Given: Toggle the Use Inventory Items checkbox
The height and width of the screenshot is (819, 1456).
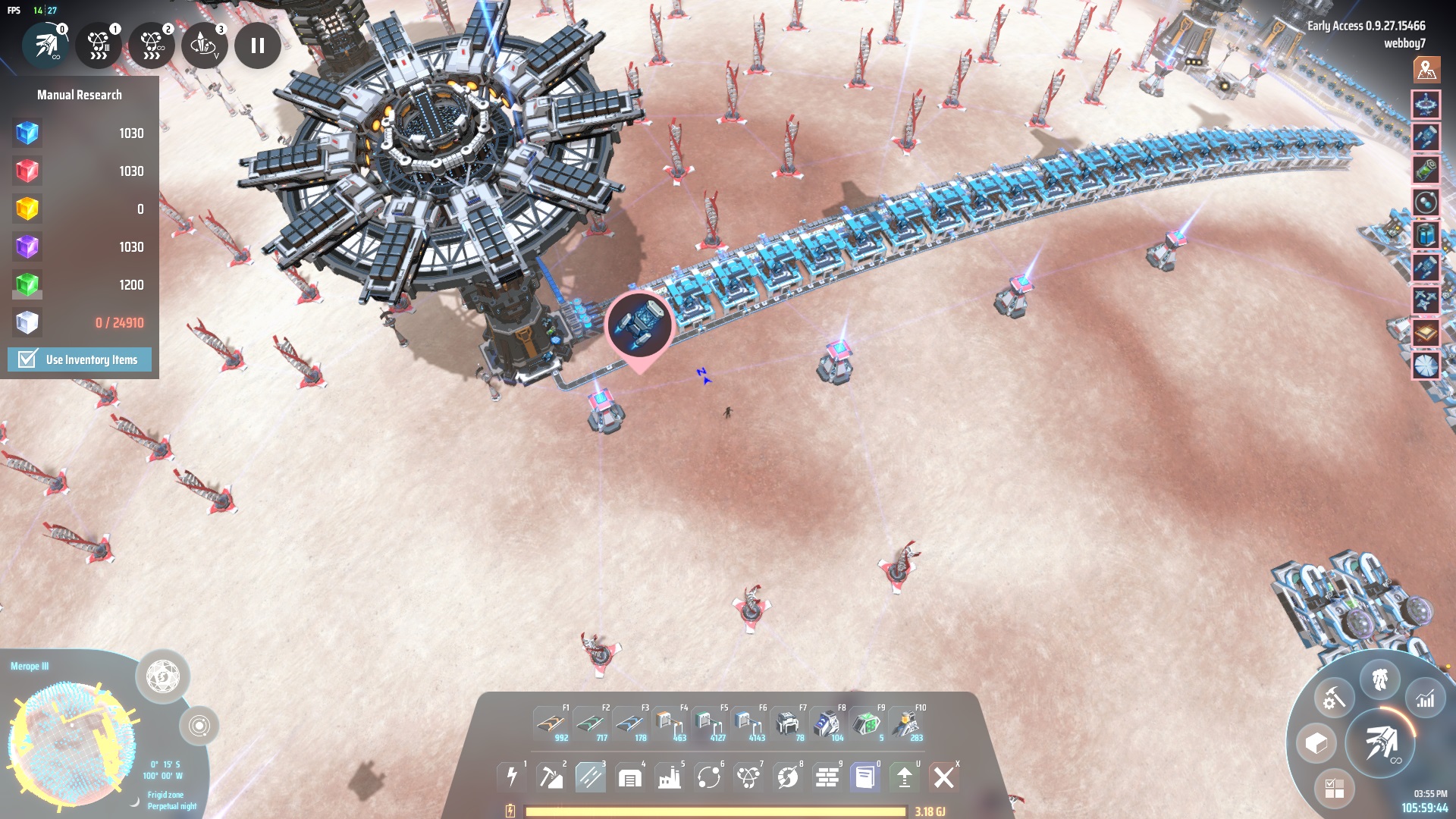Looking at the screenshot, I should tap(27, 359).
